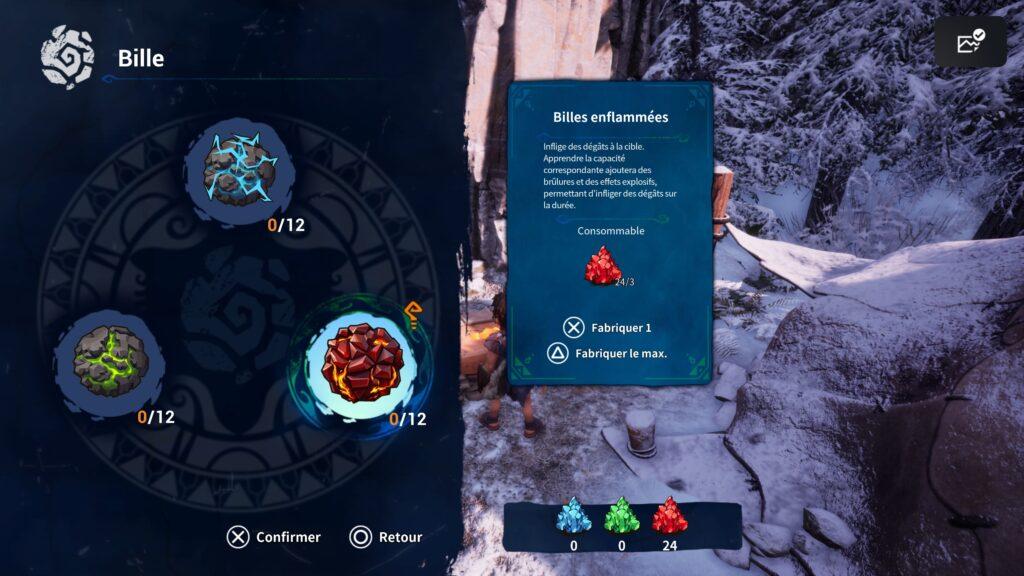Go back with Retour

(387, 537)
